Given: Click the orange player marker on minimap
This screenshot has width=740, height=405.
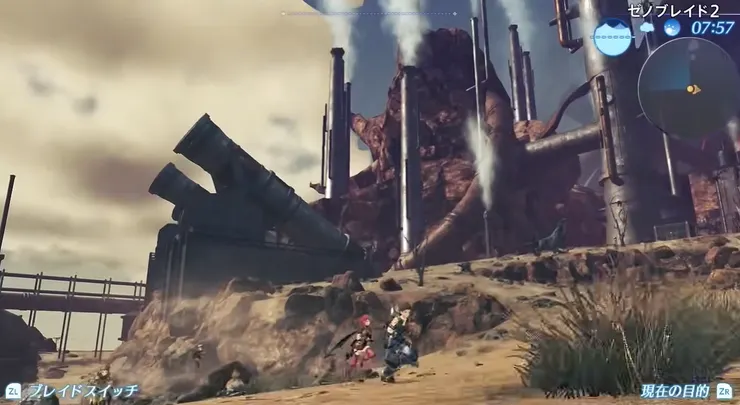Looking at the screenshot, I should [692, 89].
